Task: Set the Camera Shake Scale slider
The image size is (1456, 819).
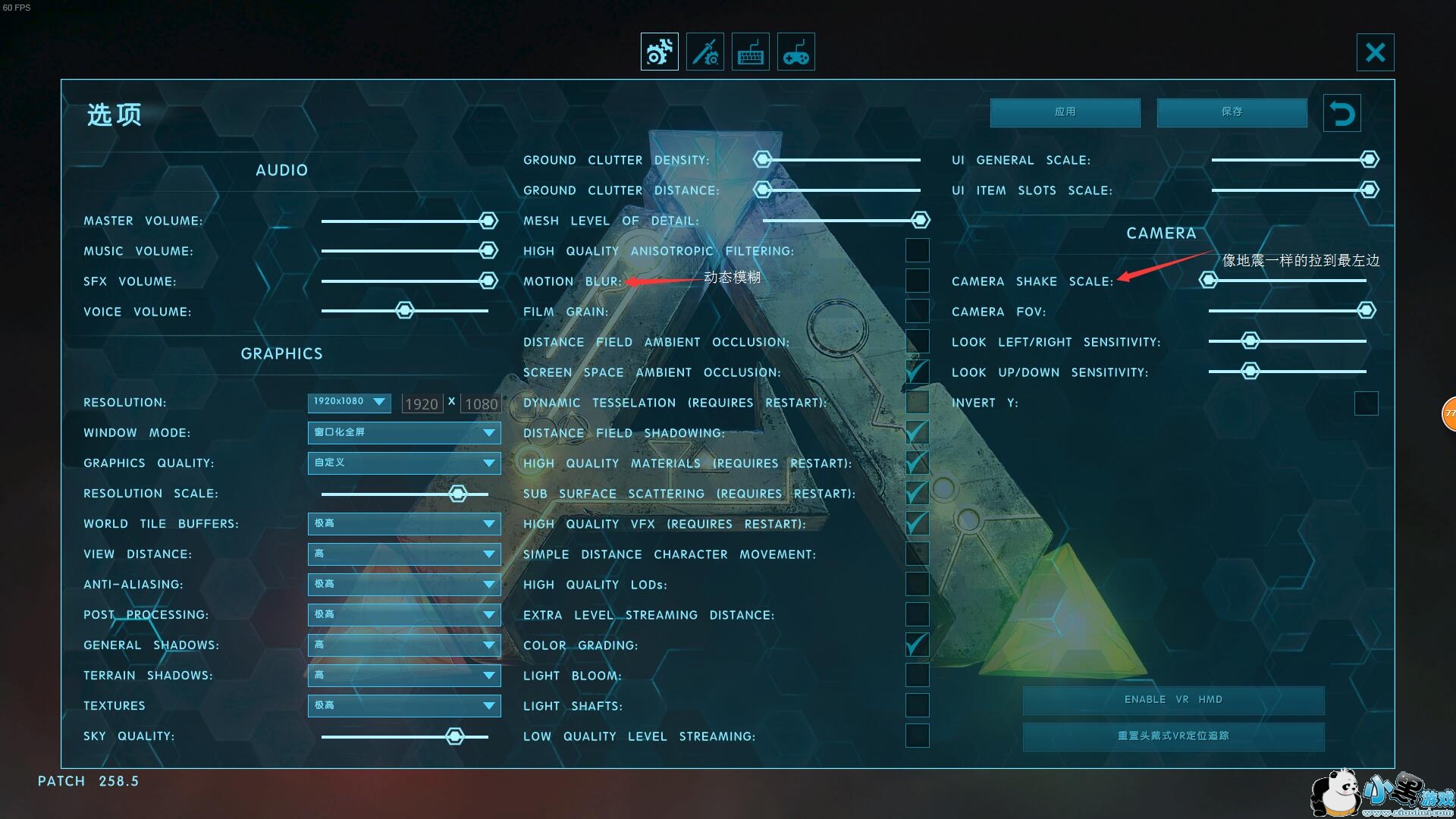Action: (x=1208, y=281)
